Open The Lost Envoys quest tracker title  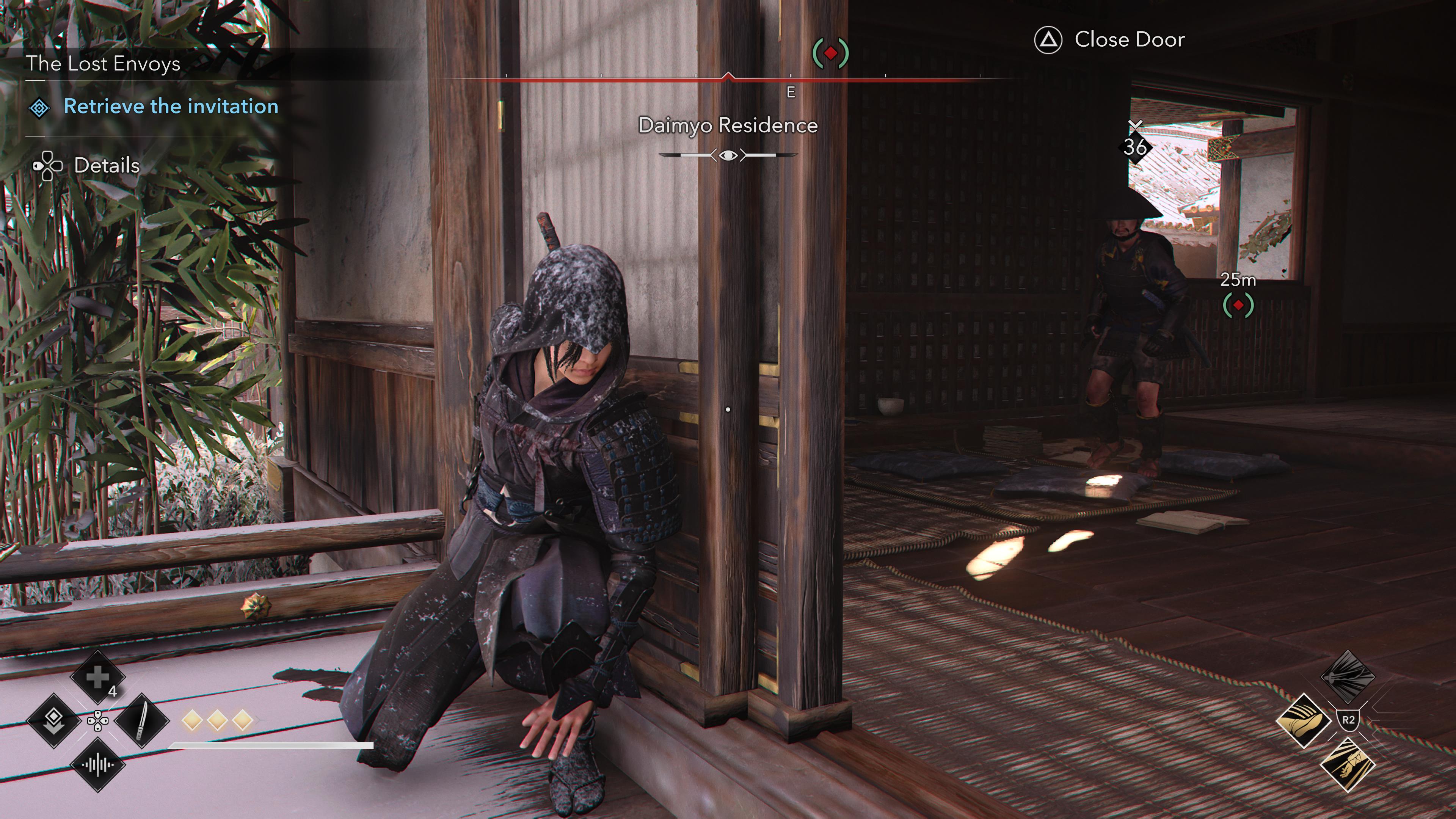pyautogui.click(x=103, y=64)
